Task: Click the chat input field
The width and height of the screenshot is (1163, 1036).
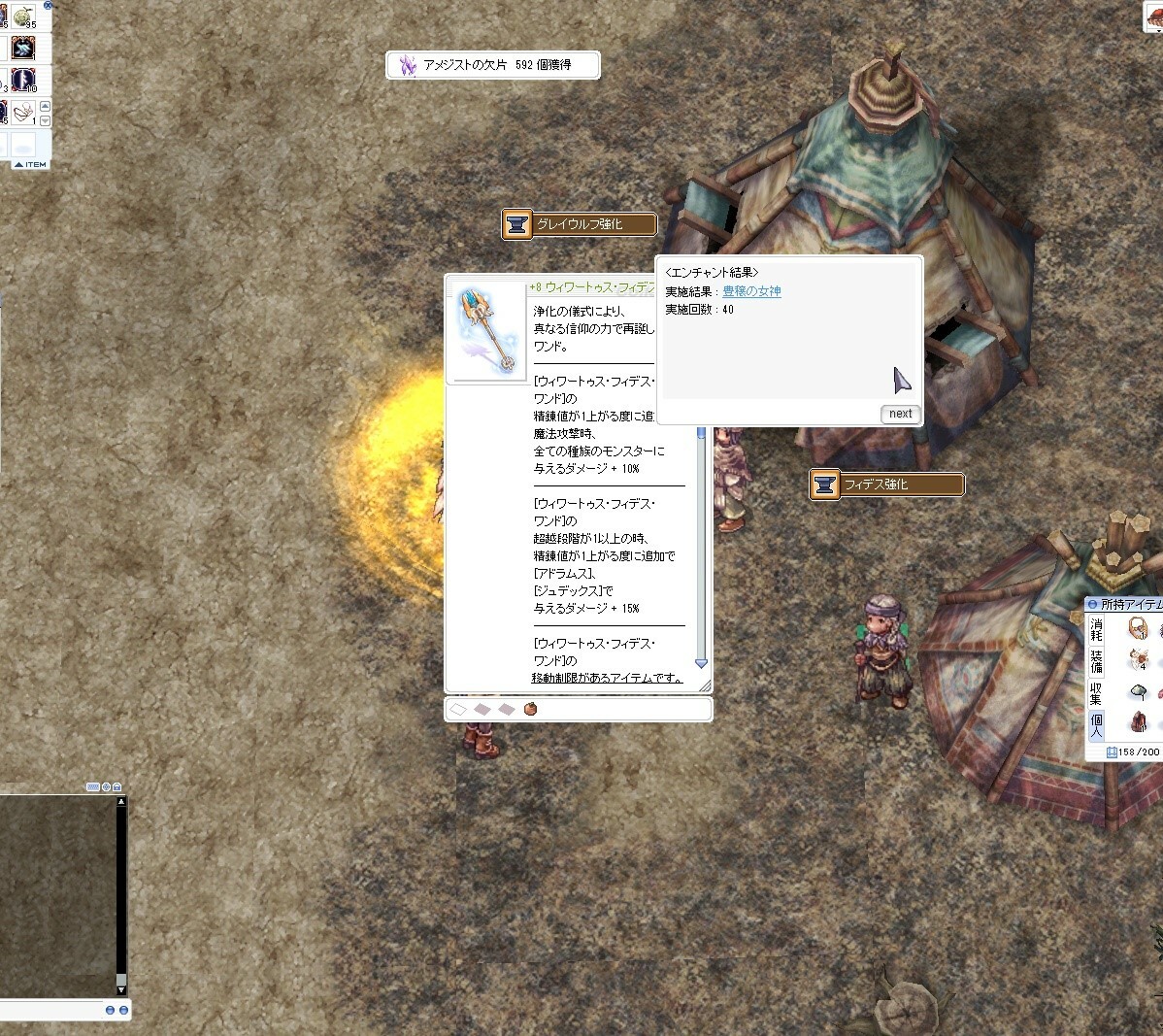Action: (49, 1011)
